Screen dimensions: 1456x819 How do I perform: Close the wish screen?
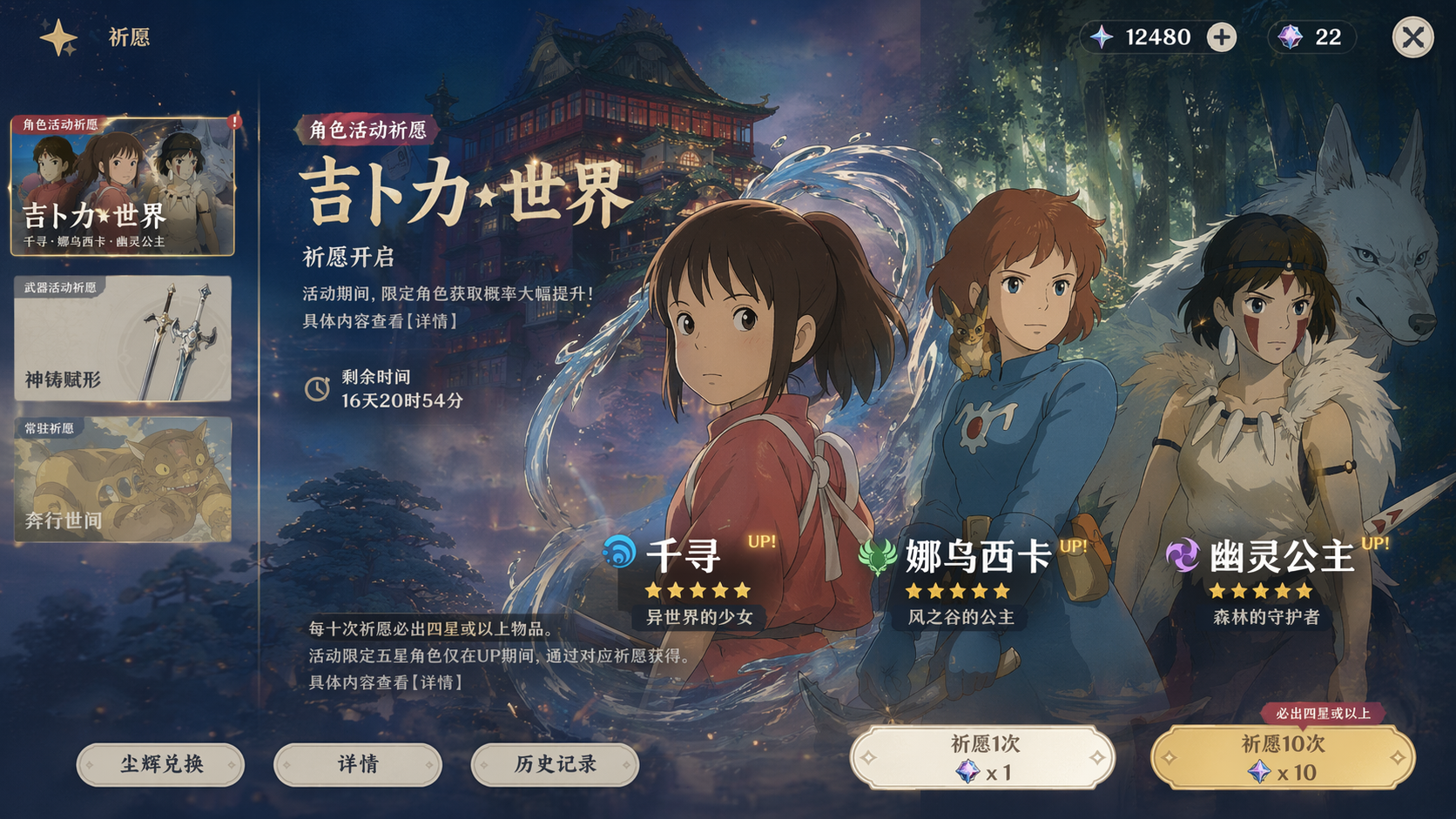pyautogui.click(x=1412, y=38)
